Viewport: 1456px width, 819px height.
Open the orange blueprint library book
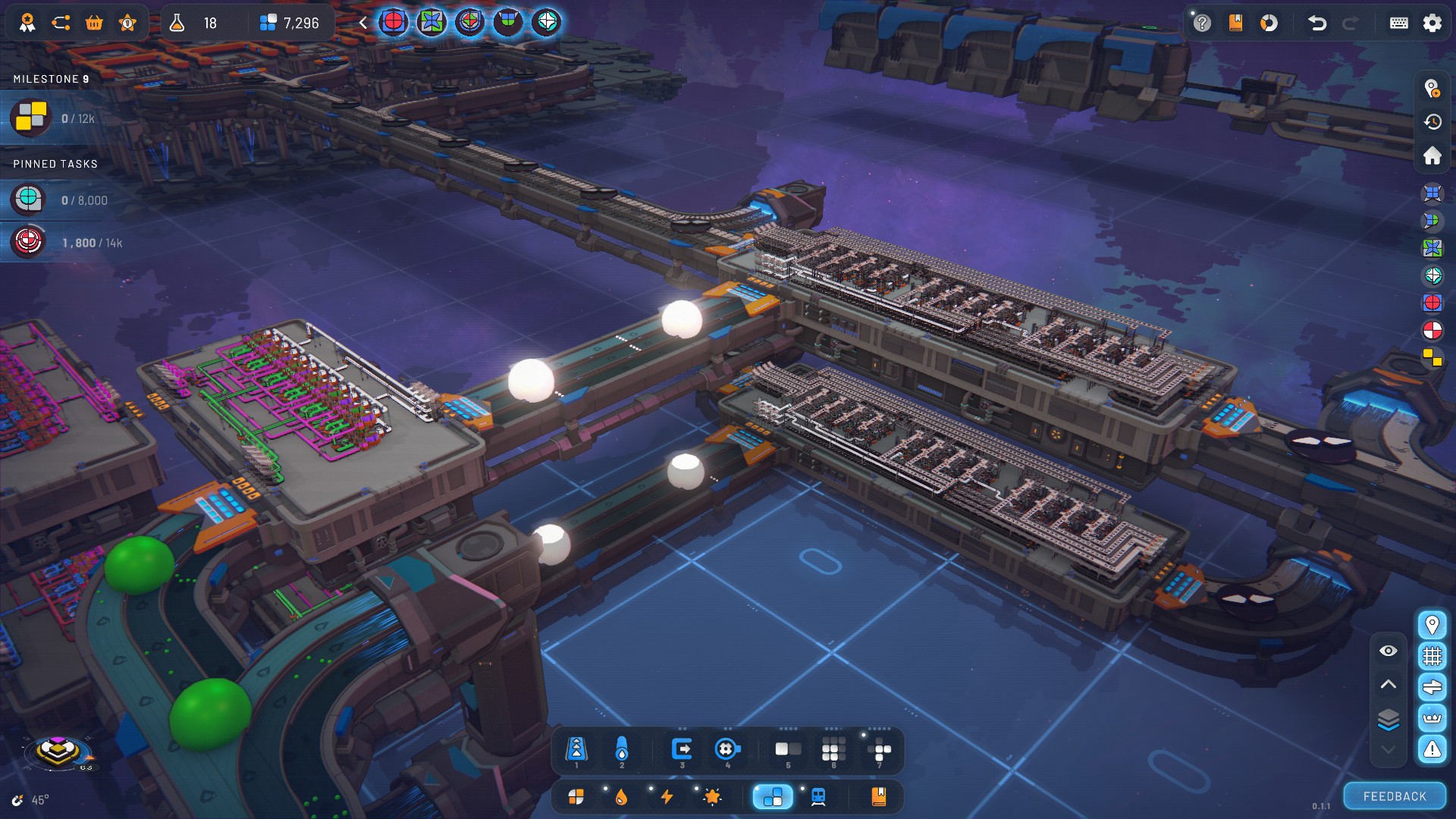pyautogui.click(x=879, y=797)
